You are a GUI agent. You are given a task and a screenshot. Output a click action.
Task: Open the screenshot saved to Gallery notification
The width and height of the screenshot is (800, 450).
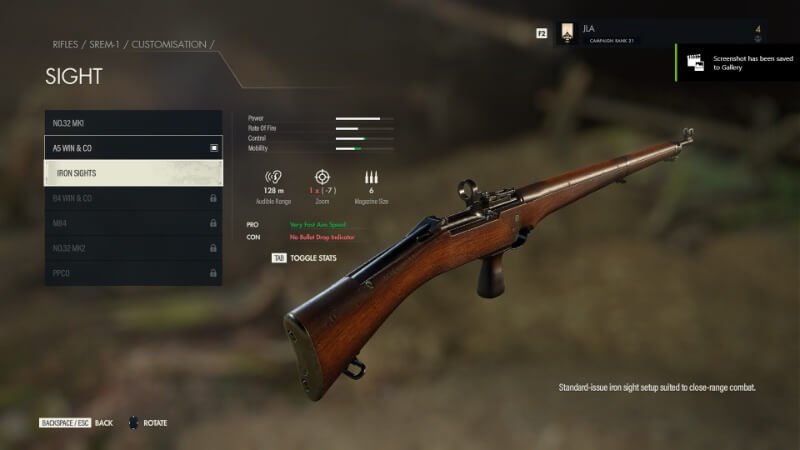tap(738, 63)
